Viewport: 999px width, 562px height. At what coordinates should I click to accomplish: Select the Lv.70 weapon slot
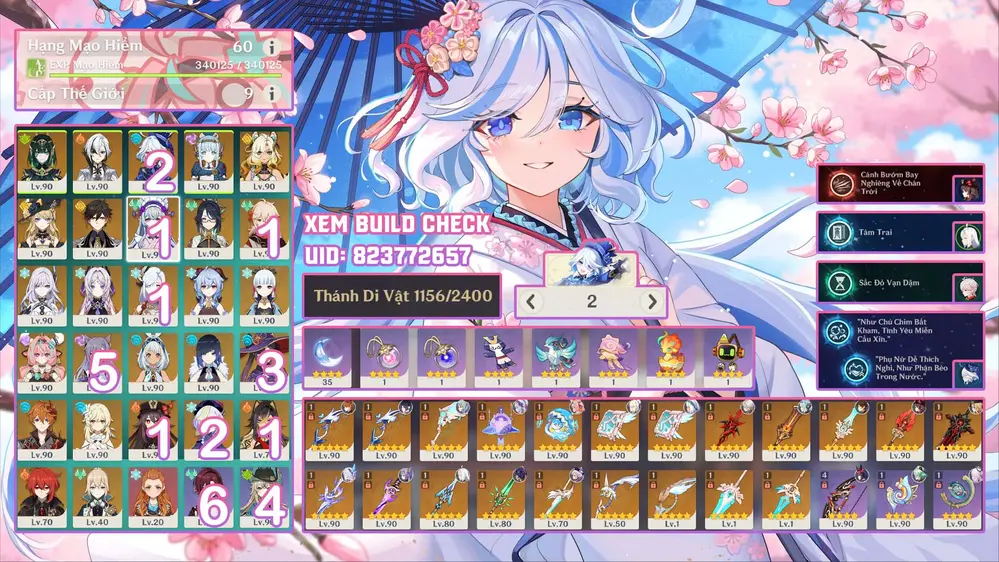pyautogui.click(x=556, y=494)
